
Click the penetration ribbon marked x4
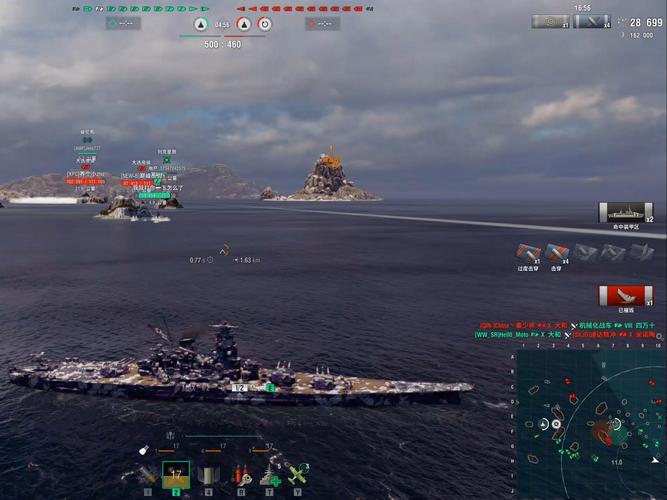click(557, 254)
